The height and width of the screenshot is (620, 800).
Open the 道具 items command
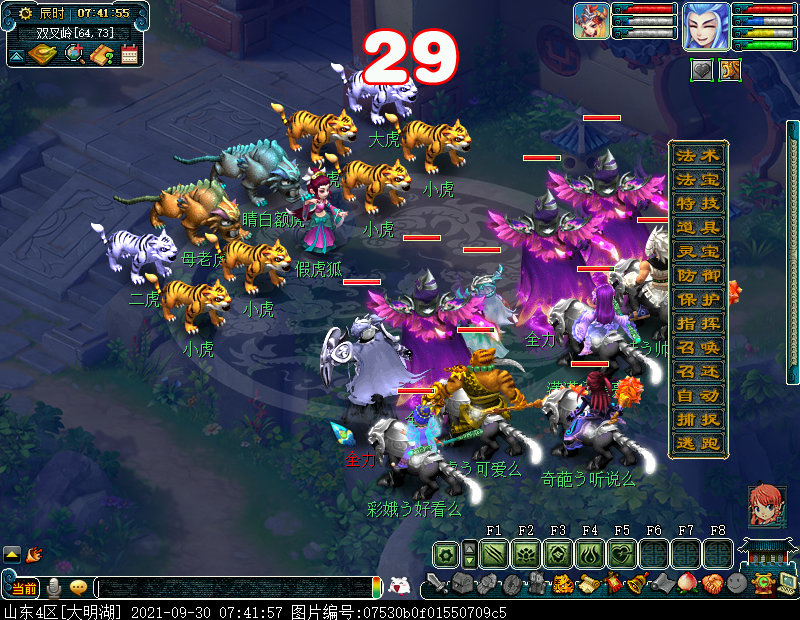tap(699, 228)
